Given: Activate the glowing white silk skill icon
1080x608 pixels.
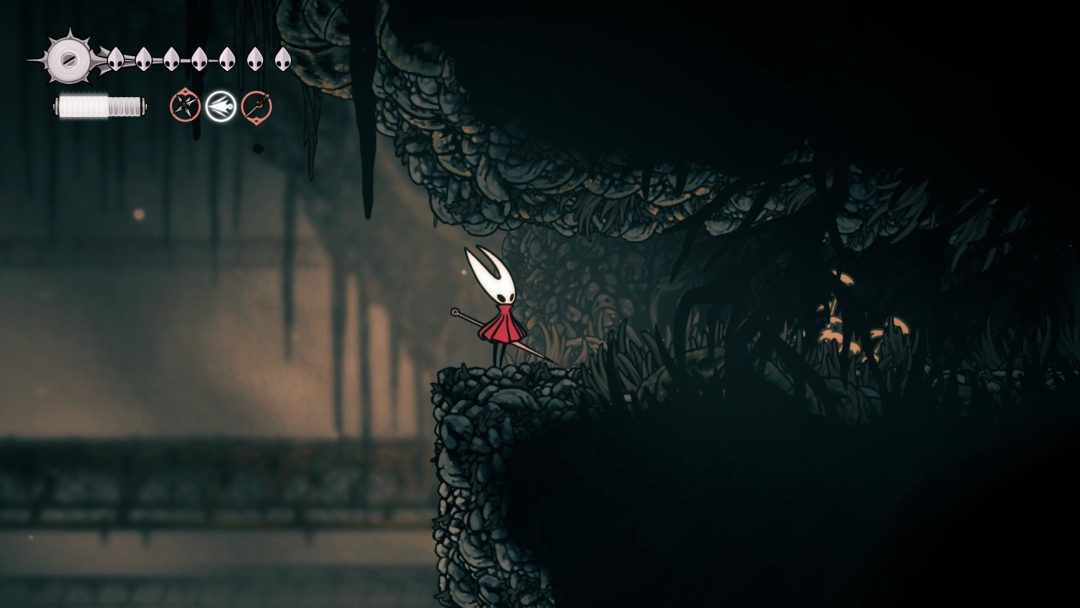Looking at the screenshot, I should click(221, 105).
